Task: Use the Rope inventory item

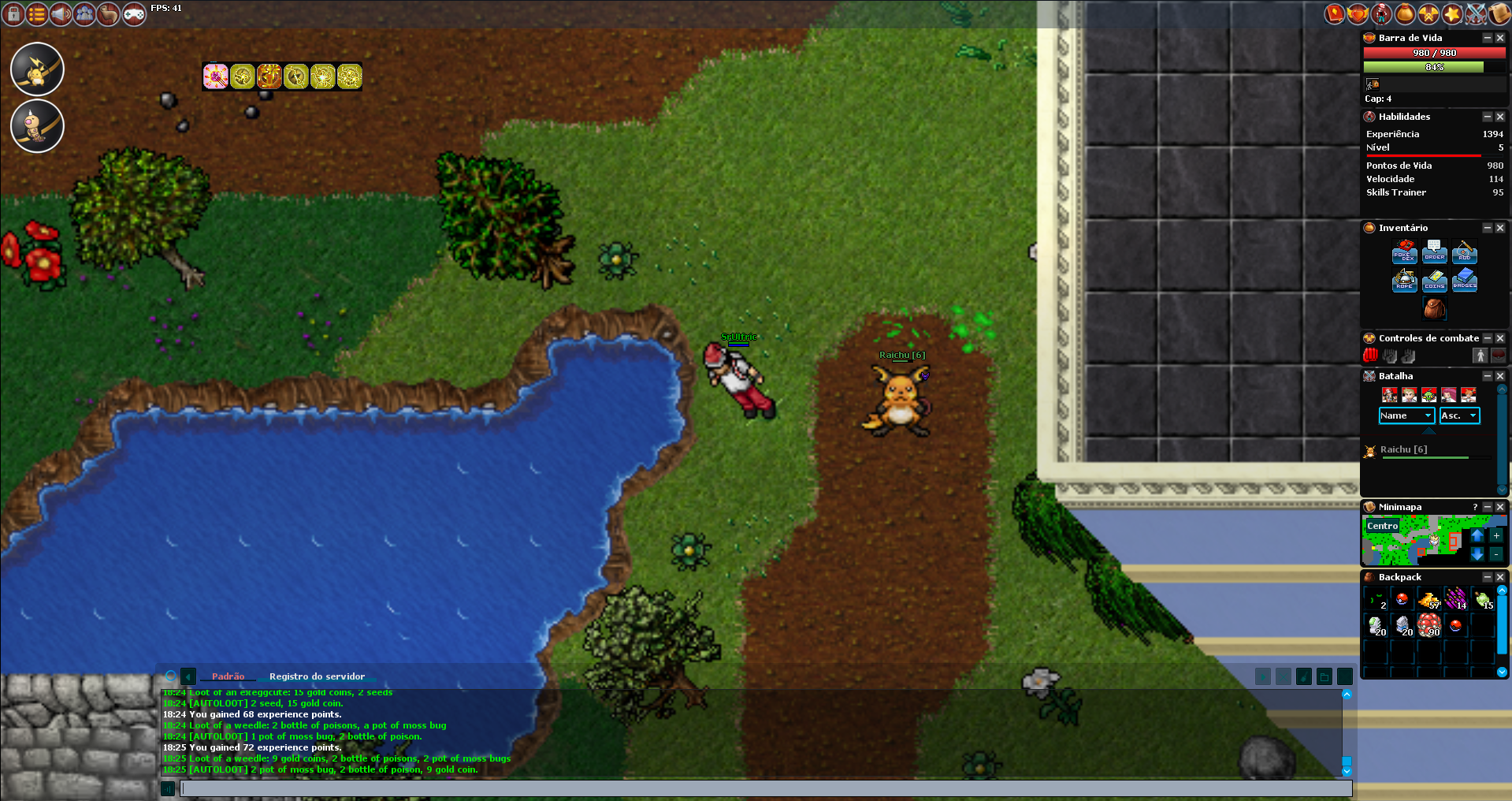Action: point(1404,280)
